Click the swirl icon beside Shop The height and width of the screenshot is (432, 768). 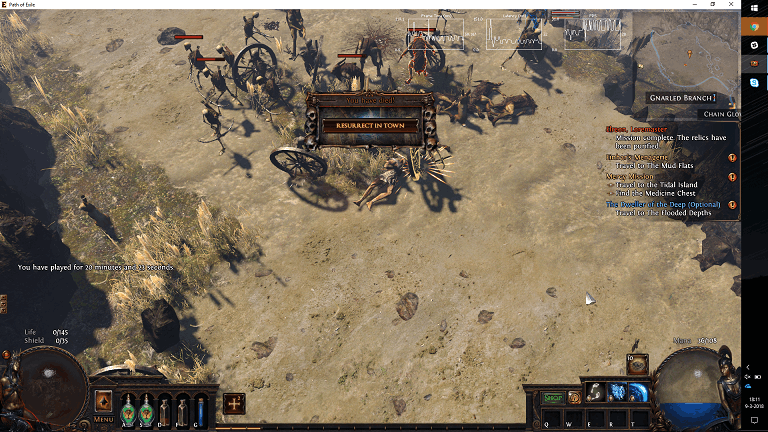(x=574, y=397)
